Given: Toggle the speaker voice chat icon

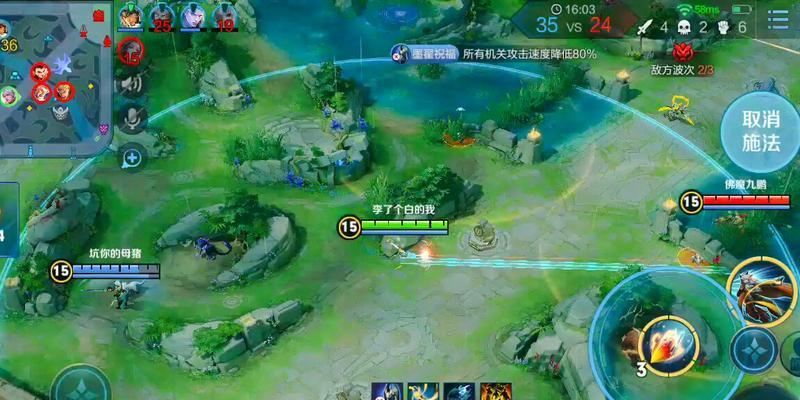Looking at the screenshot, I should tap(130, 85).
